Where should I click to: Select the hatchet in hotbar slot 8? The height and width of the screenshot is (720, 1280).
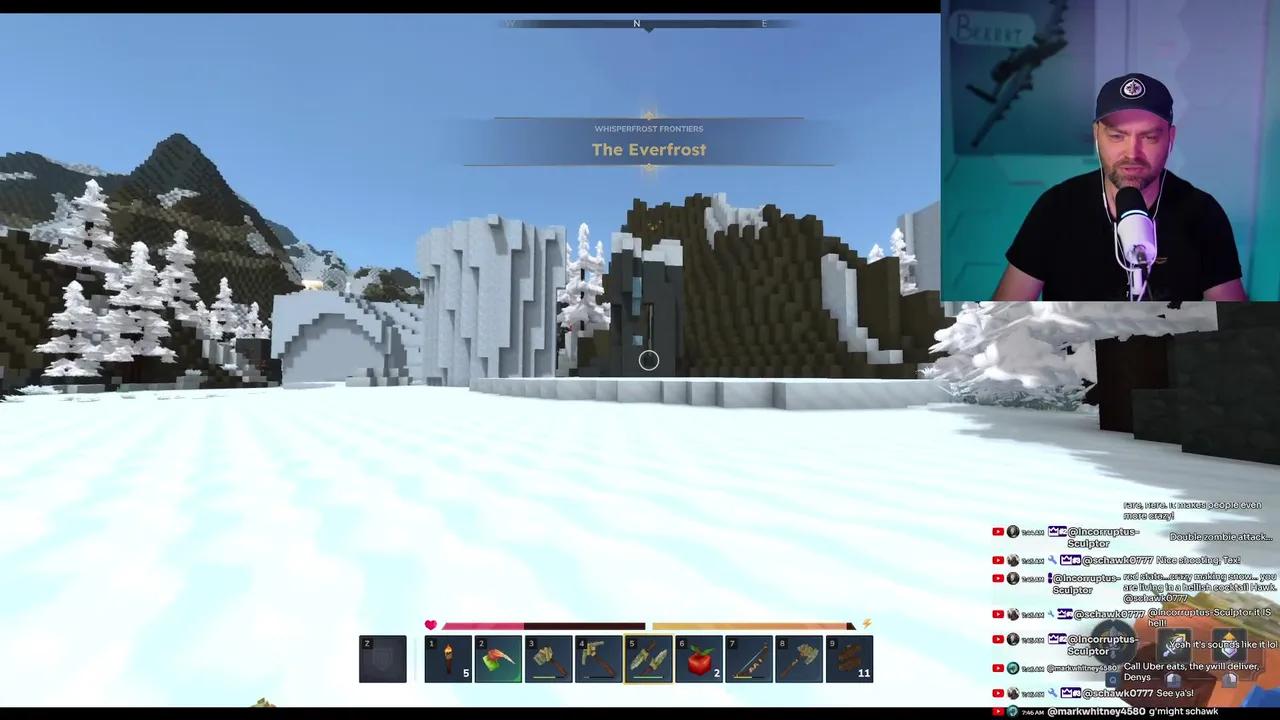point(798,658)
